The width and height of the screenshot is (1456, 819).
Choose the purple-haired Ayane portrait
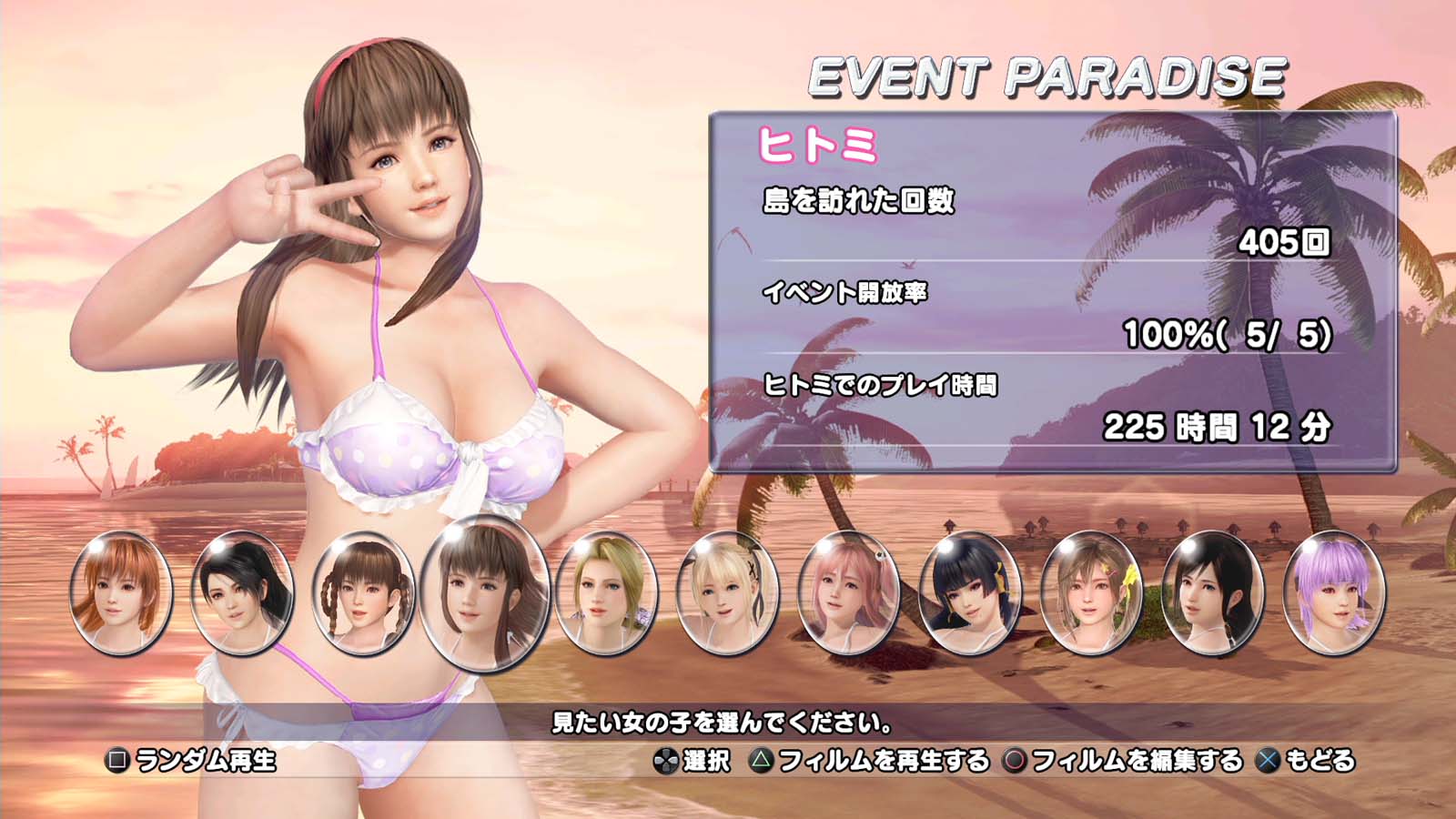pyautogui.click(x=1334, y=592)
